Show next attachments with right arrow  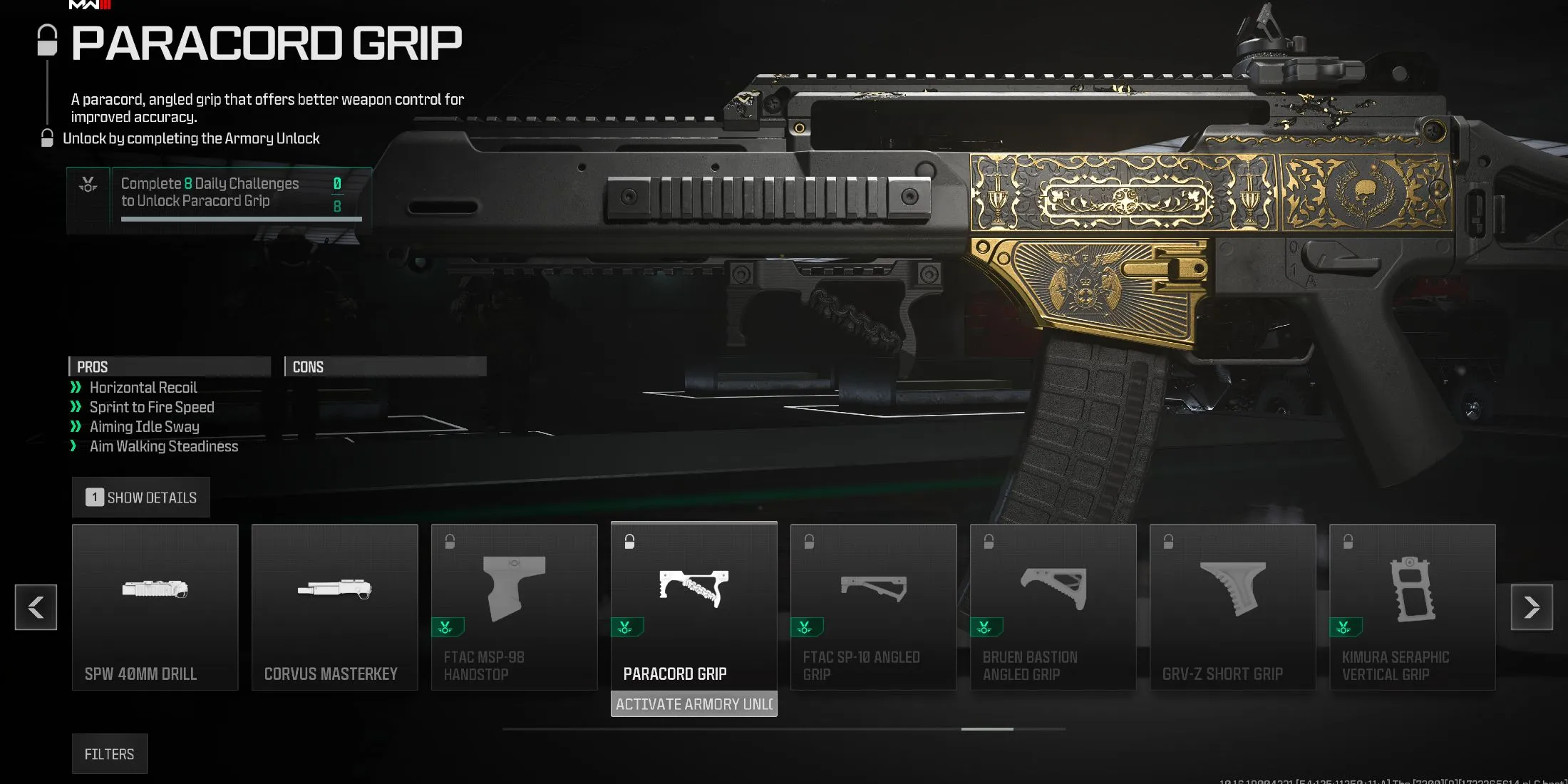1532,607
